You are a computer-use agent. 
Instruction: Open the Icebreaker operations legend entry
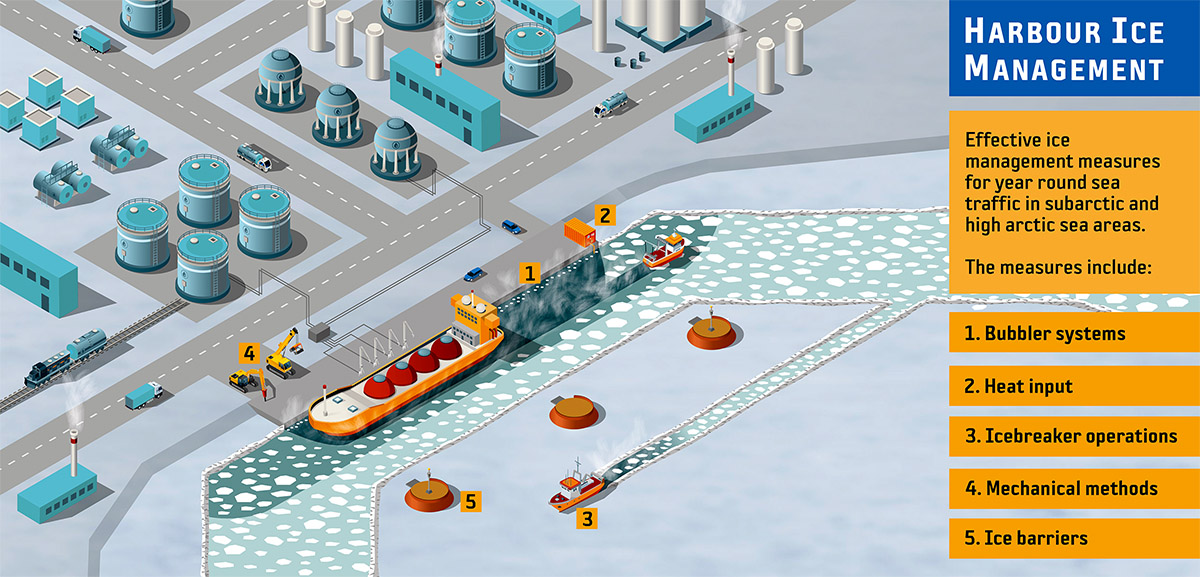click(x=1073, y=437)
